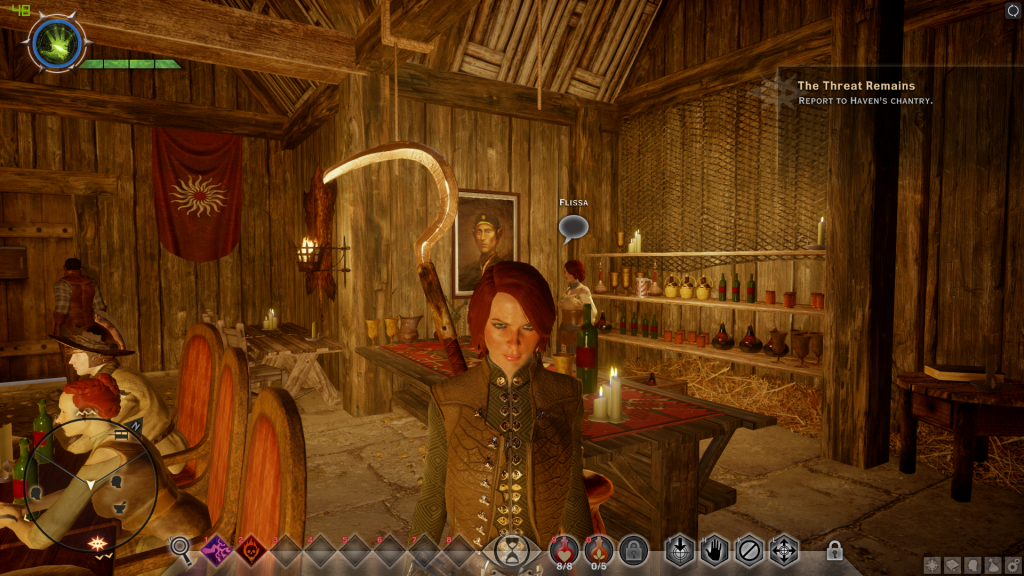
Task: Toggle the padlock at the bar's right end
Action: point(834,550)
